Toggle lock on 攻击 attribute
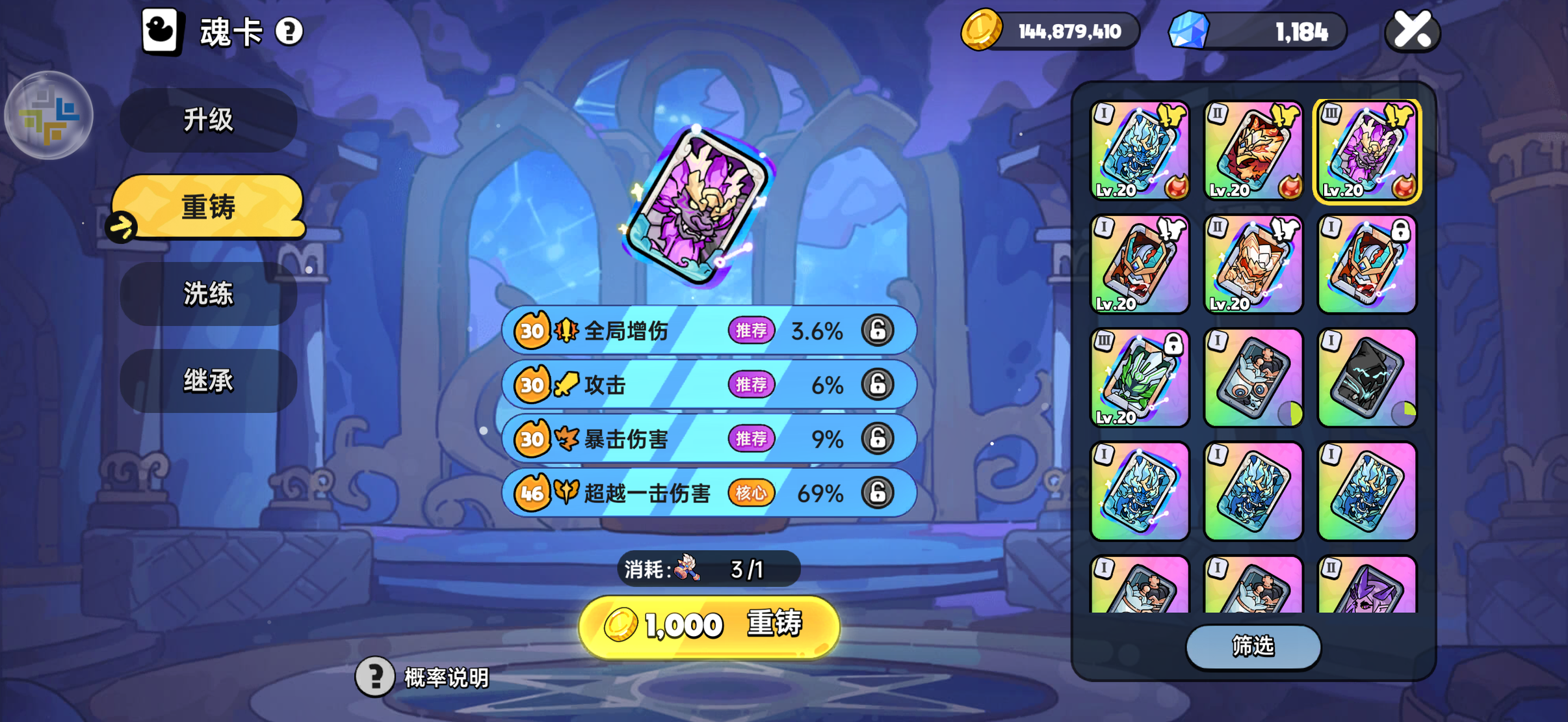The image size is (1568, 722). [877, 384]
